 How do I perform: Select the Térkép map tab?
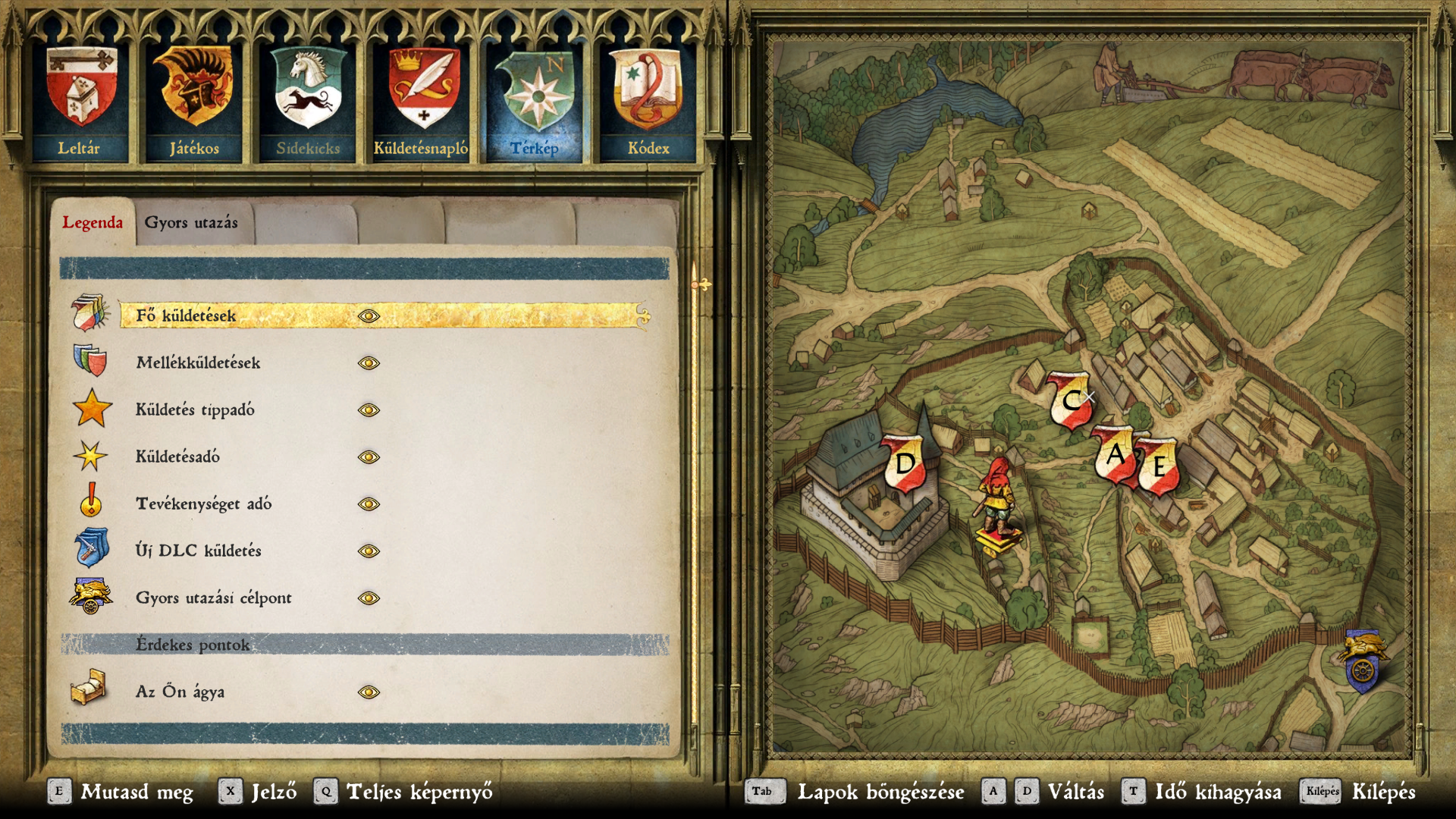click(x=535, y=102)
